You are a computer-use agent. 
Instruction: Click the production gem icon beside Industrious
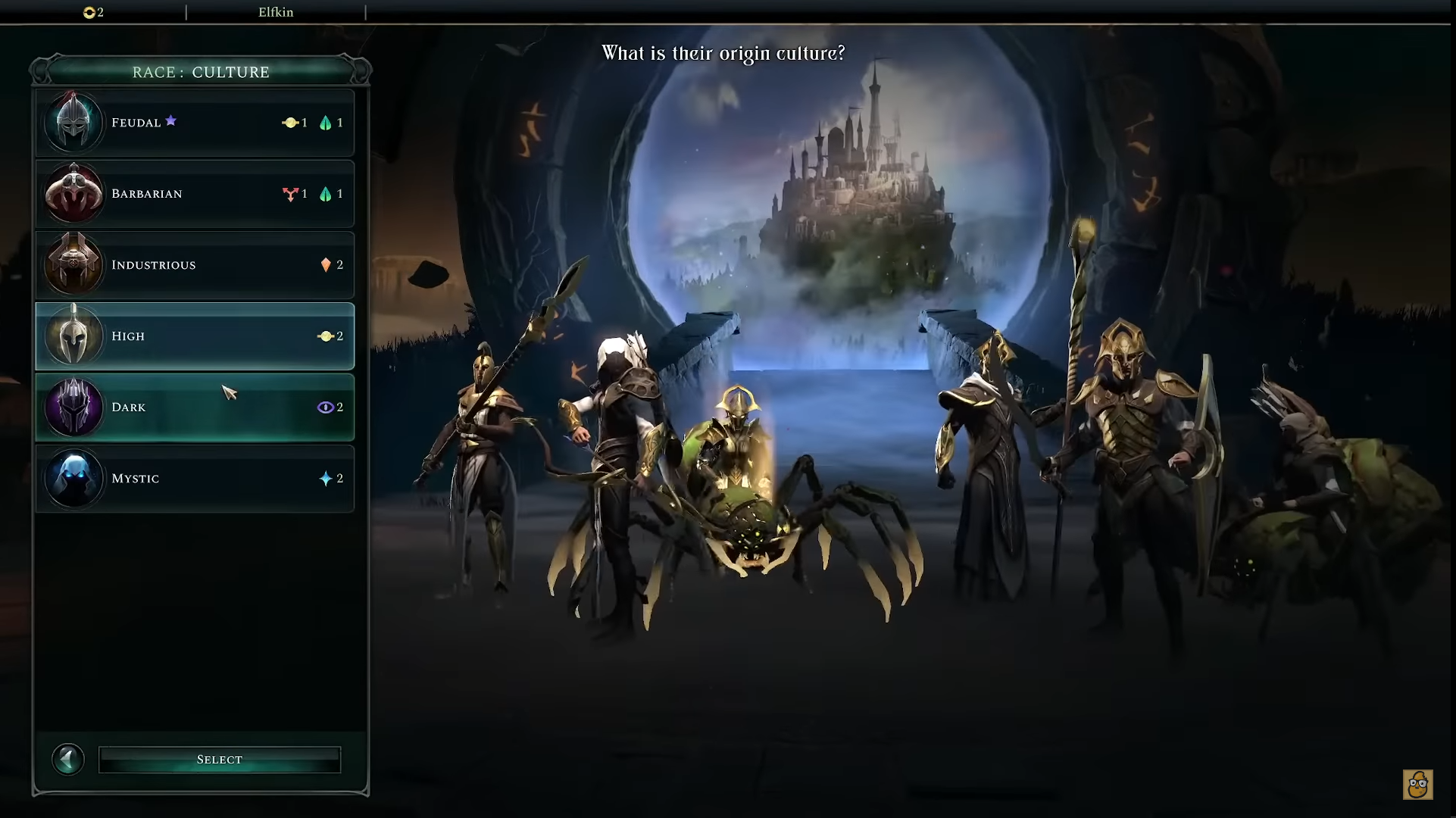click(x=326, y=264)
